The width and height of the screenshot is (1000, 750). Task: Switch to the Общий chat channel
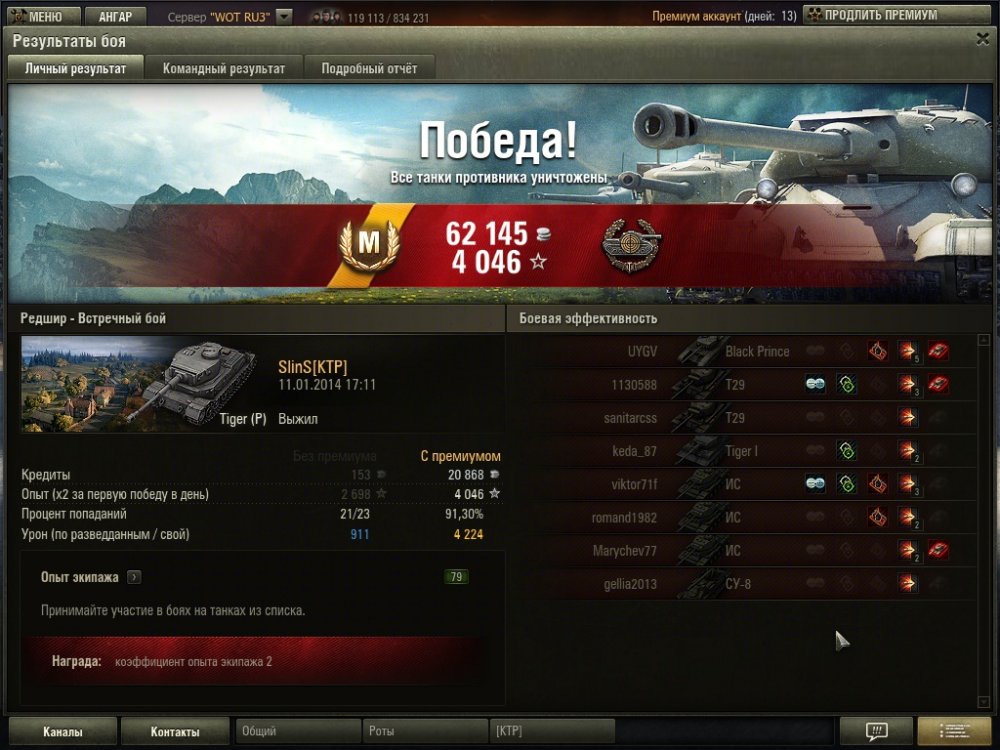coord(297,732)
